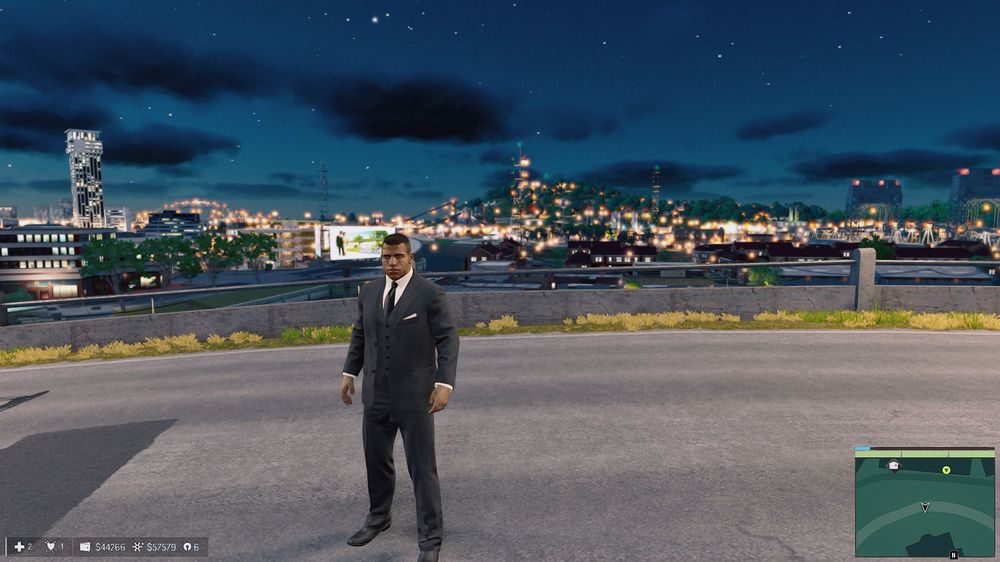This screenshot has height=562, width=1000.
Task: Click the house-shaped marker on the minimap
Action: [893, 465]
